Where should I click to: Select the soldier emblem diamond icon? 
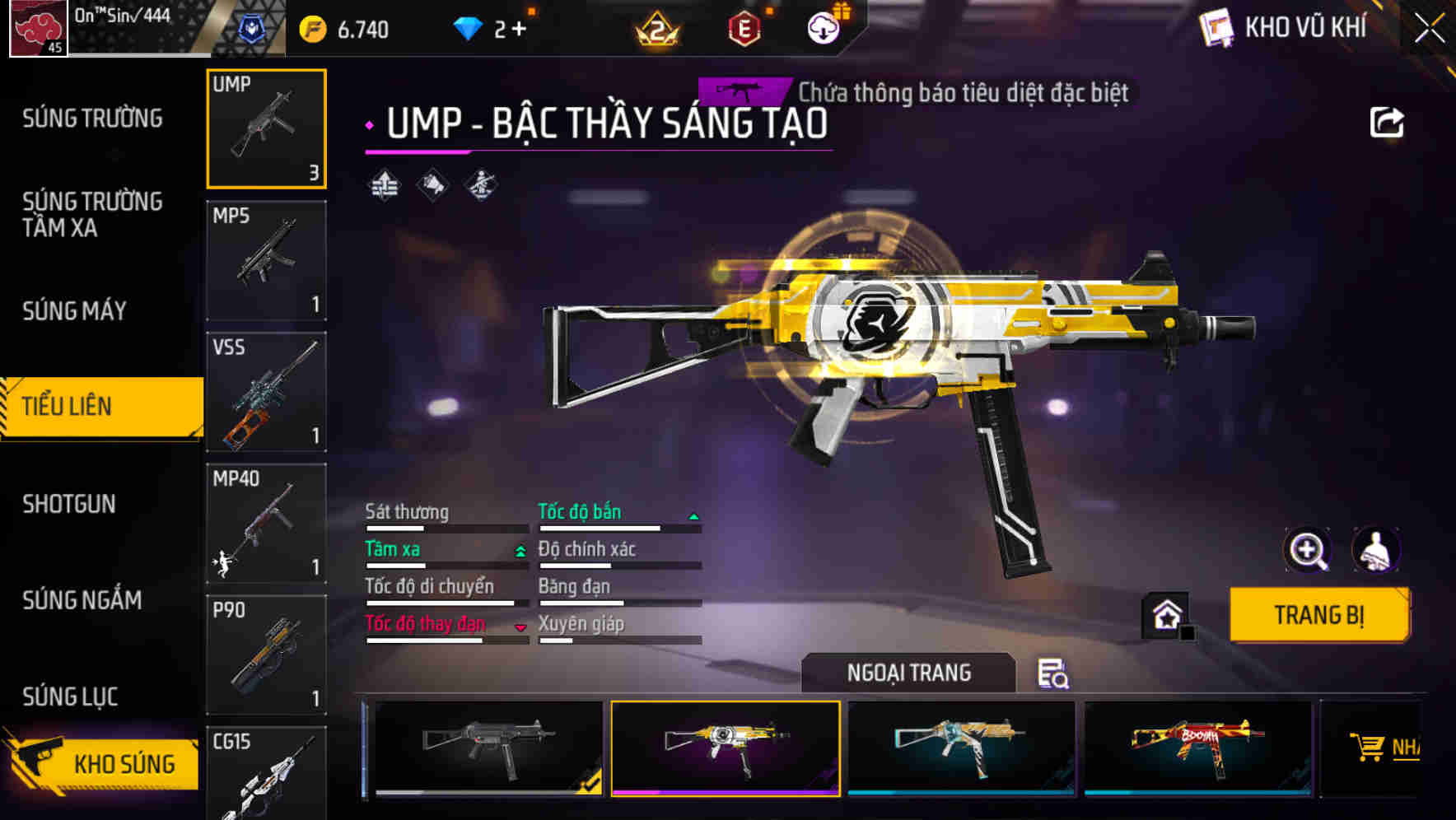[x=482, y=186]
